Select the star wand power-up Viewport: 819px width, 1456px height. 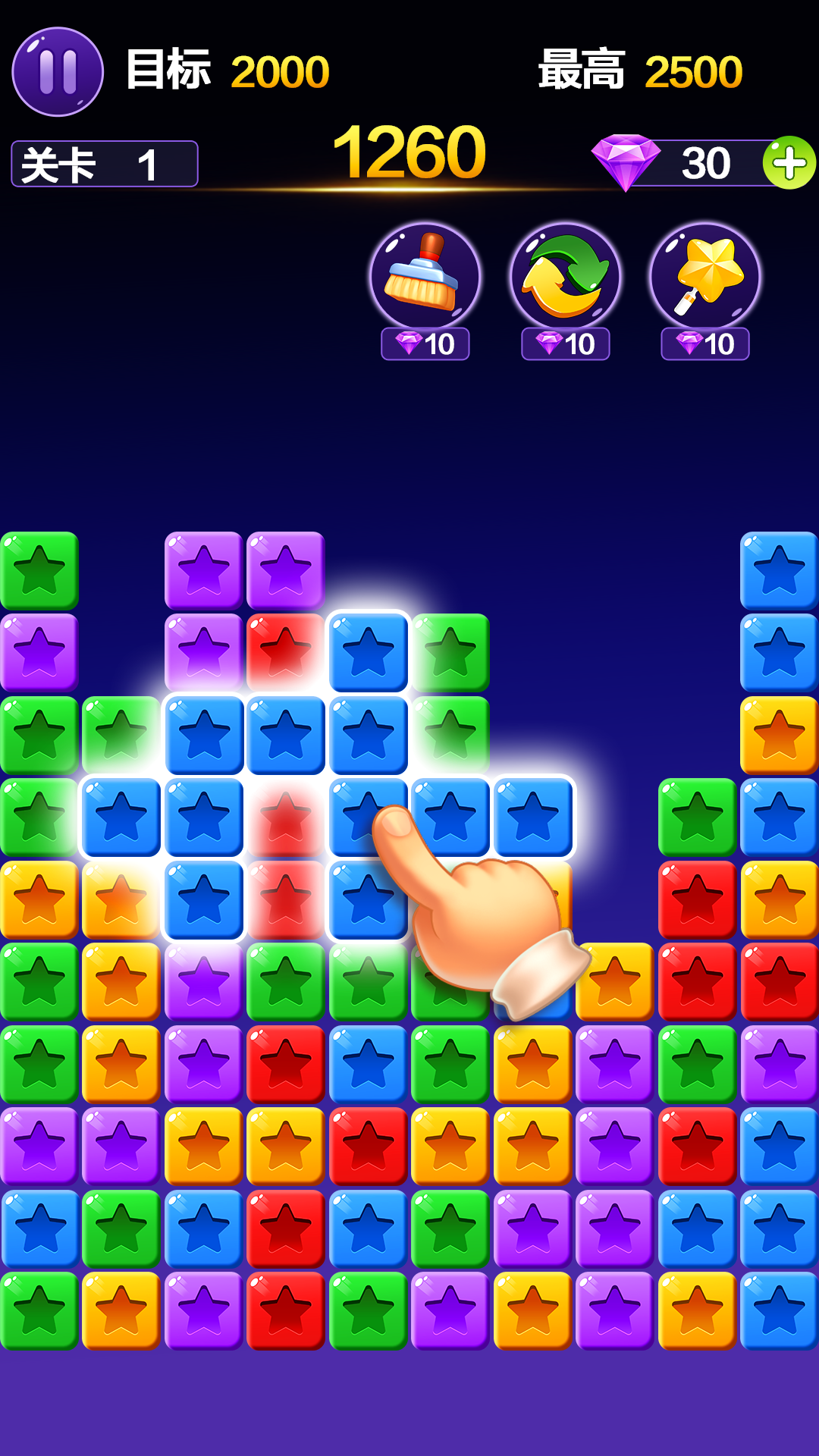point(705,278)
